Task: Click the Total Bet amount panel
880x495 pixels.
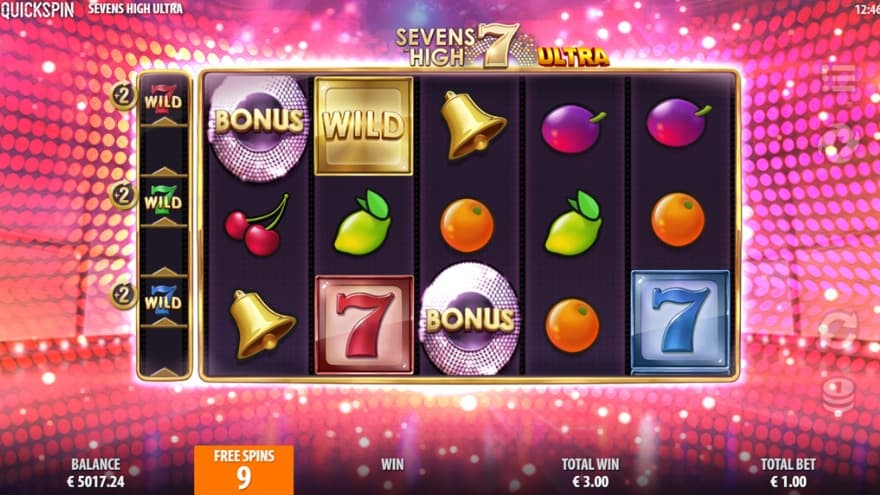Action: tap(788, 472)
